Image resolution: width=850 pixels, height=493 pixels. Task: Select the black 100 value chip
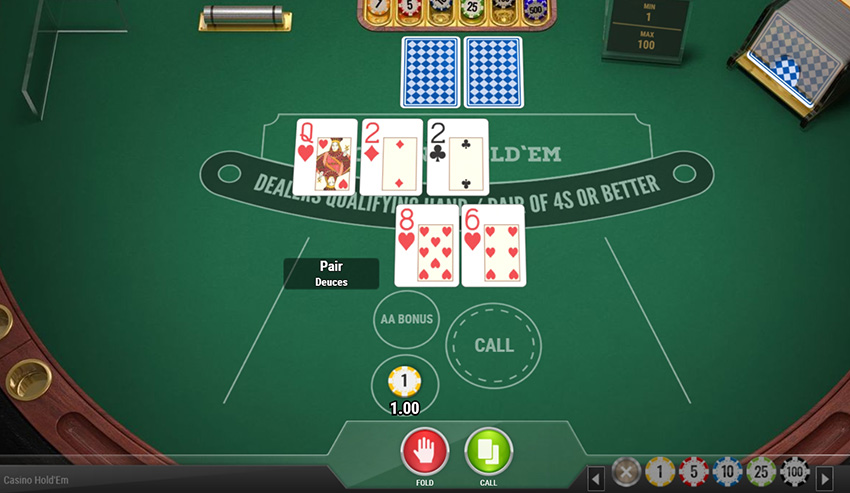pyautogui.click(x=795, y=472)
